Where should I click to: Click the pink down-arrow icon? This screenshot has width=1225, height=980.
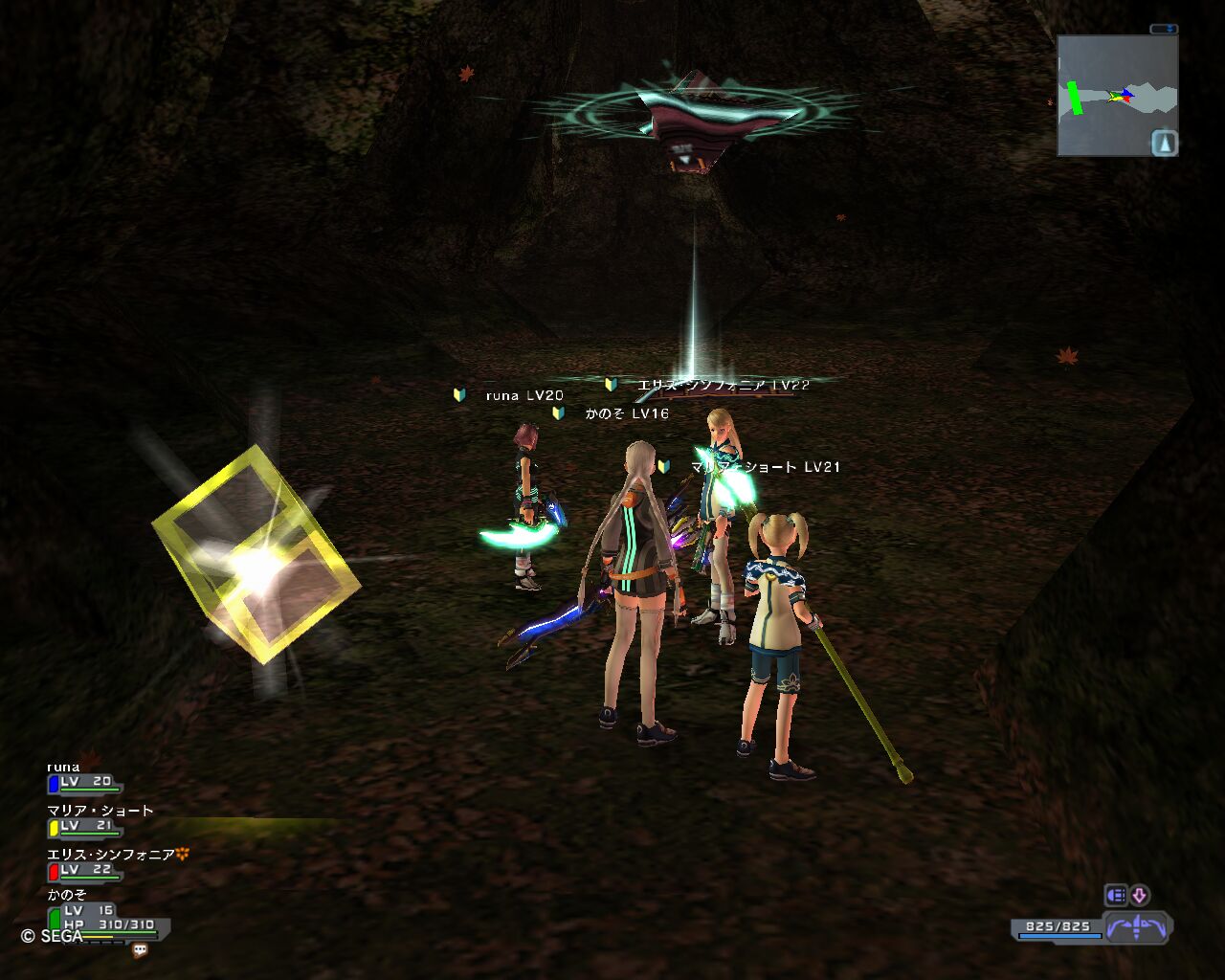click(x=1139, y=896)
